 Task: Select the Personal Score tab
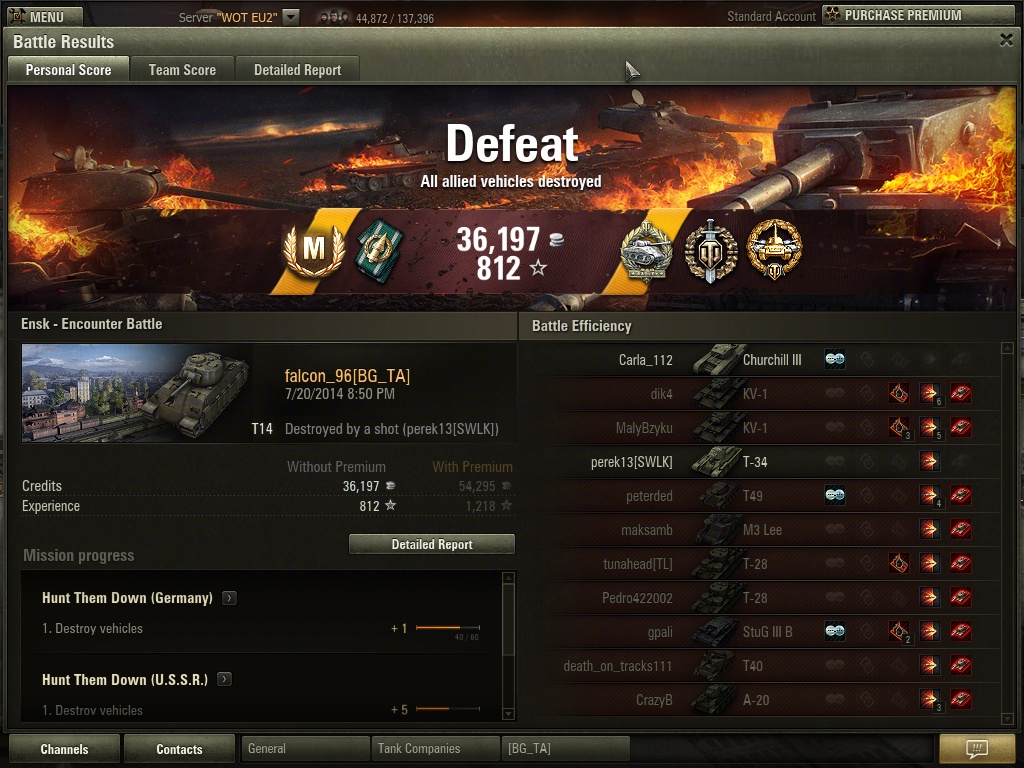68,70
